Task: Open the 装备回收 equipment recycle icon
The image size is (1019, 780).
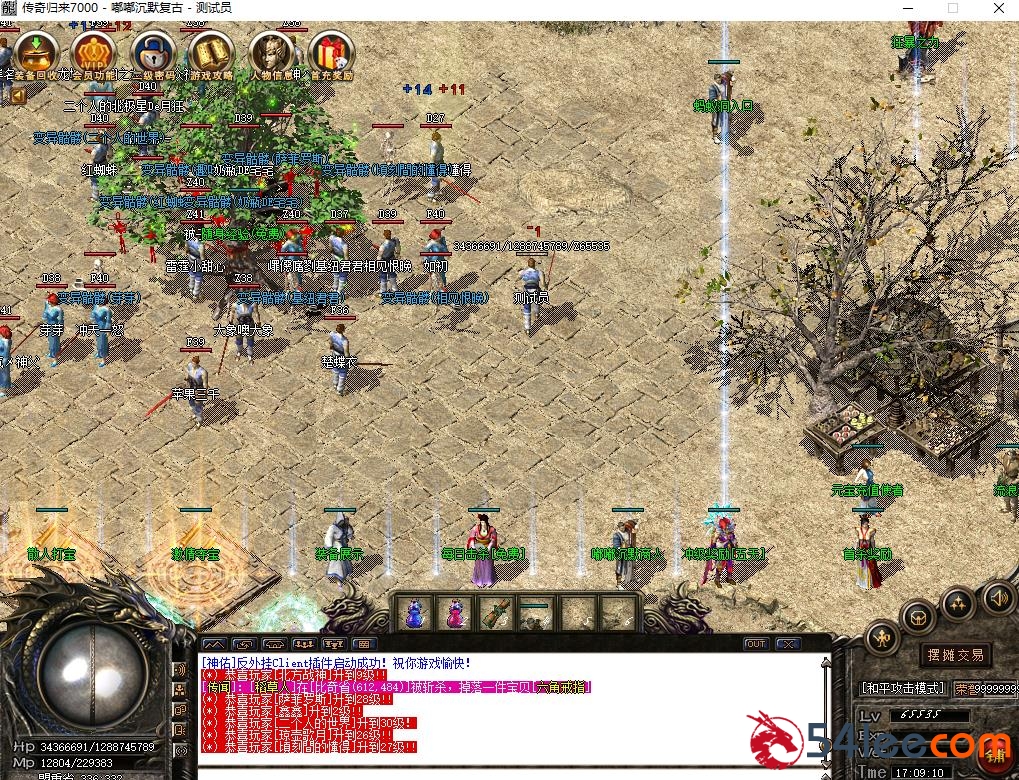Action: point(35,53)
